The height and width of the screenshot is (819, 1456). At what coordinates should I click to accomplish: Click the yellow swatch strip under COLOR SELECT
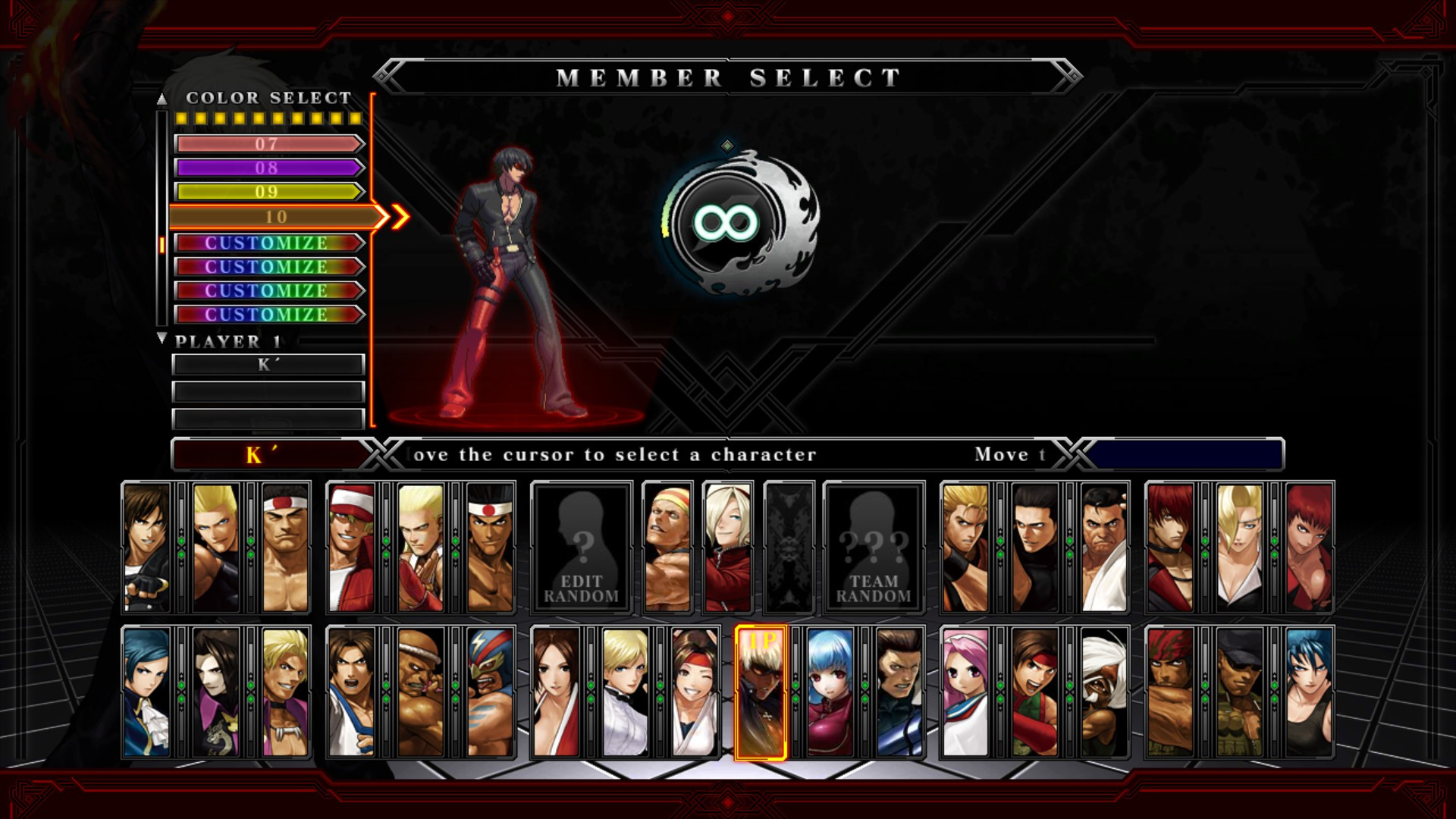point(269,118)
